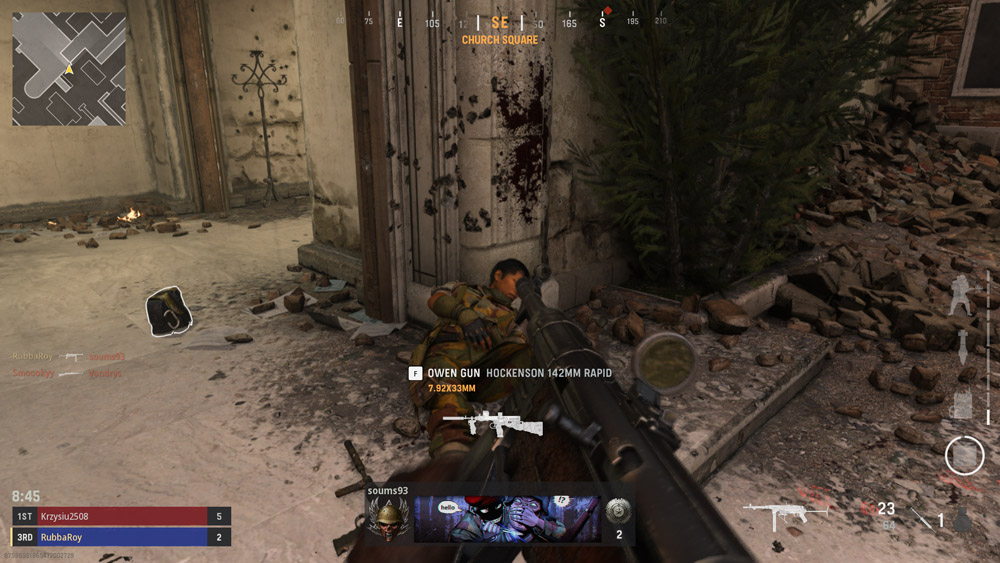Click the round medal icon beside the calling card
This screenshot has width=1000, height=563.
[619, 511]
